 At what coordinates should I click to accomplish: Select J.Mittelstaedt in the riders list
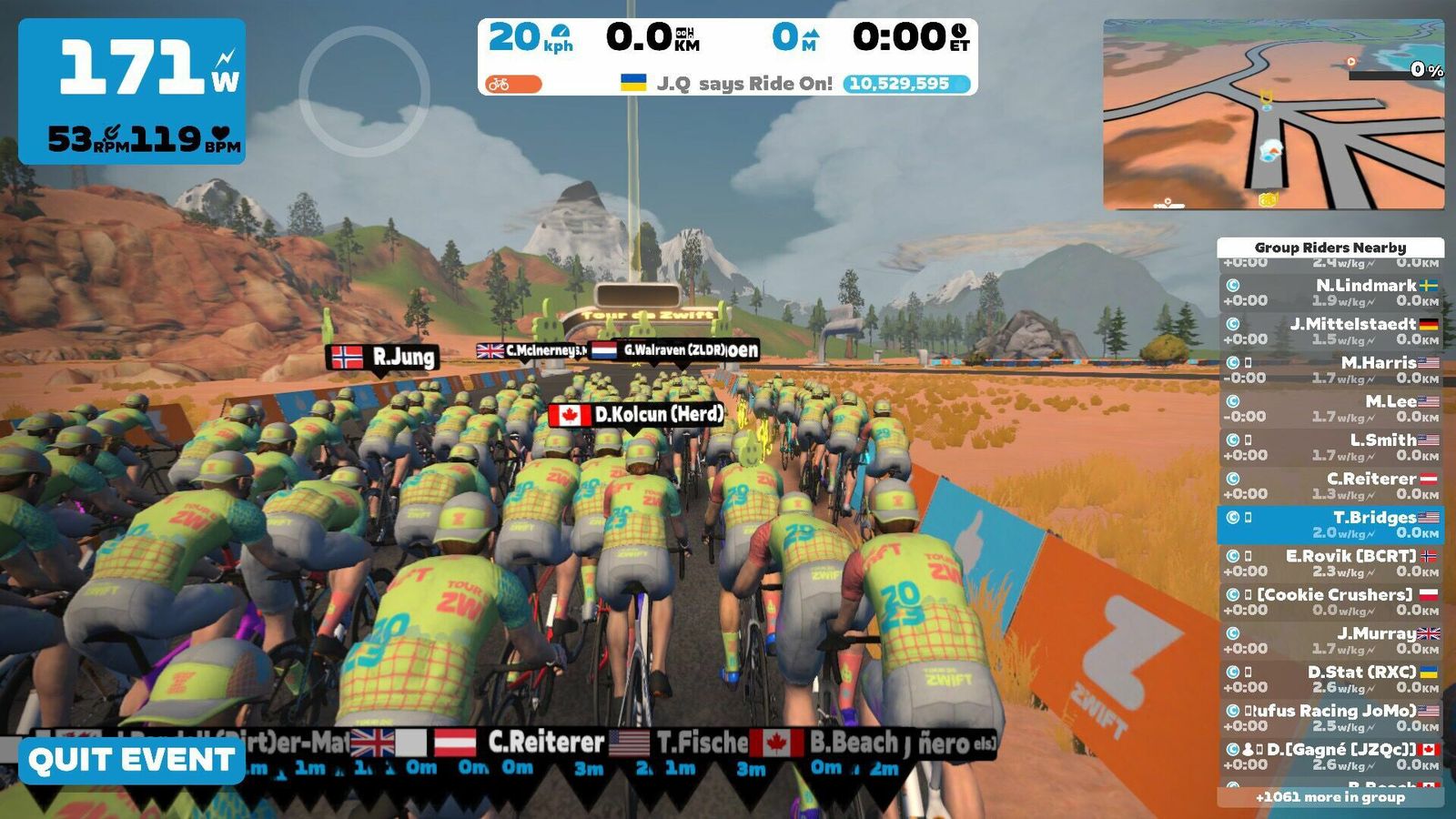click(1330, 331)
